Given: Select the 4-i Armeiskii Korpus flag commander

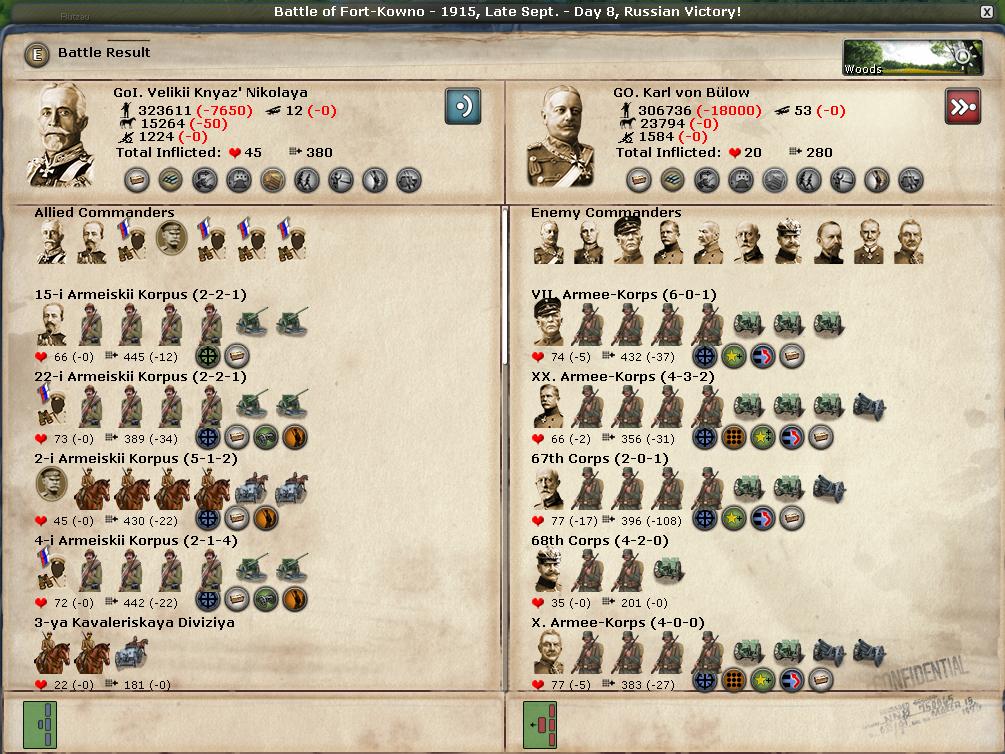Looking at the screenshot, I should [51, 569].
